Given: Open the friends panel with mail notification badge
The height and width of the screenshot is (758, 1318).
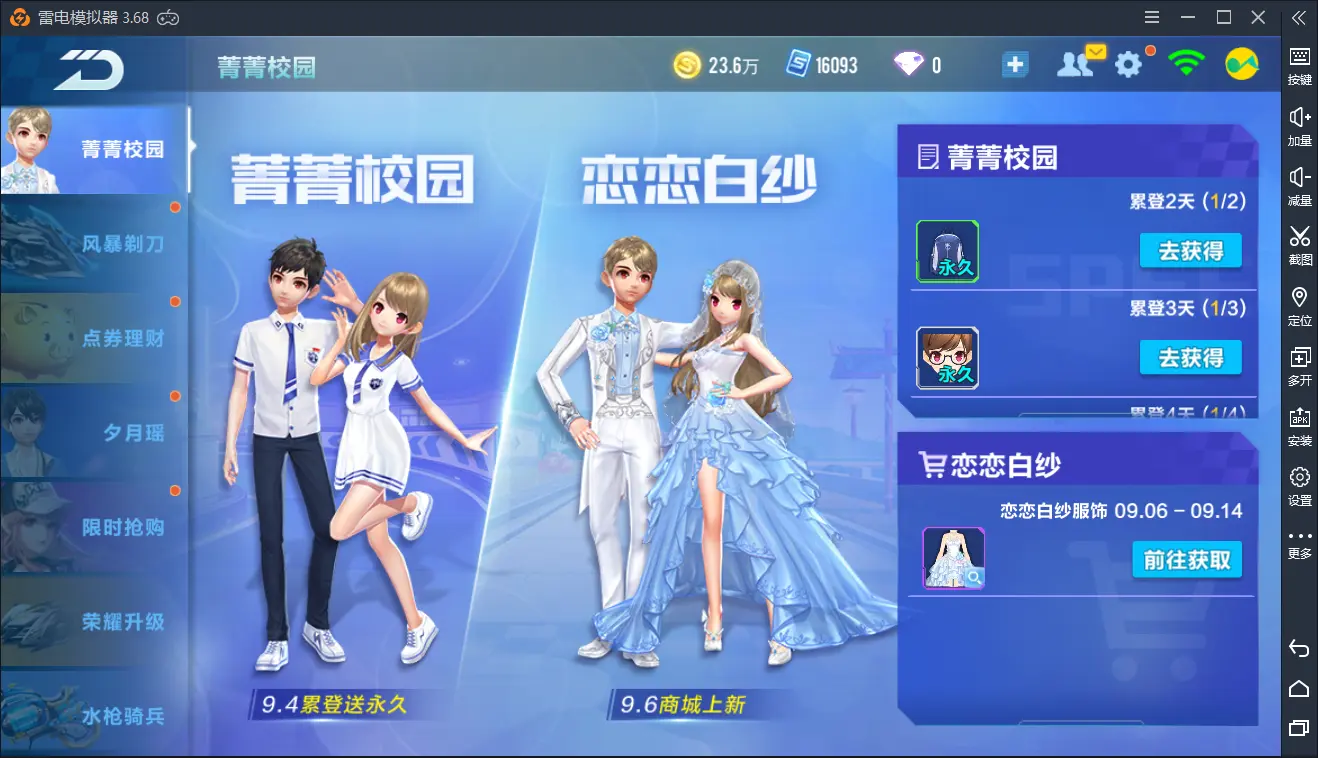Looking at the screenshot, I should [1077, 63].
